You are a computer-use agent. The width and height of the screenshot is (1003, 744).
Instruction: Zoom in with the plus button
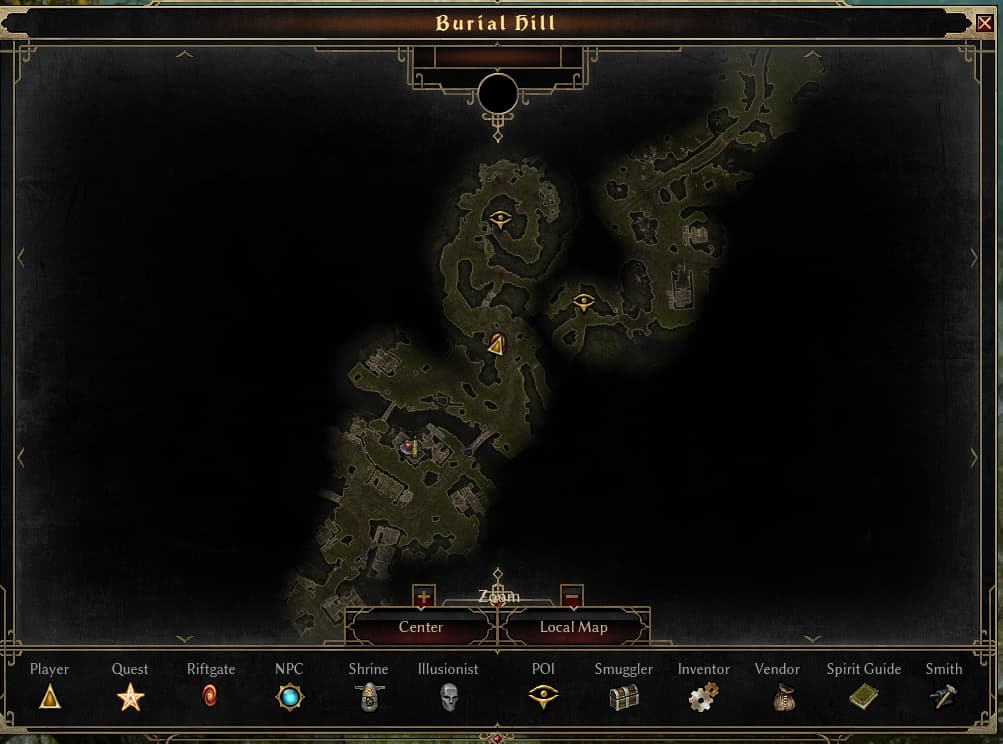423,597
